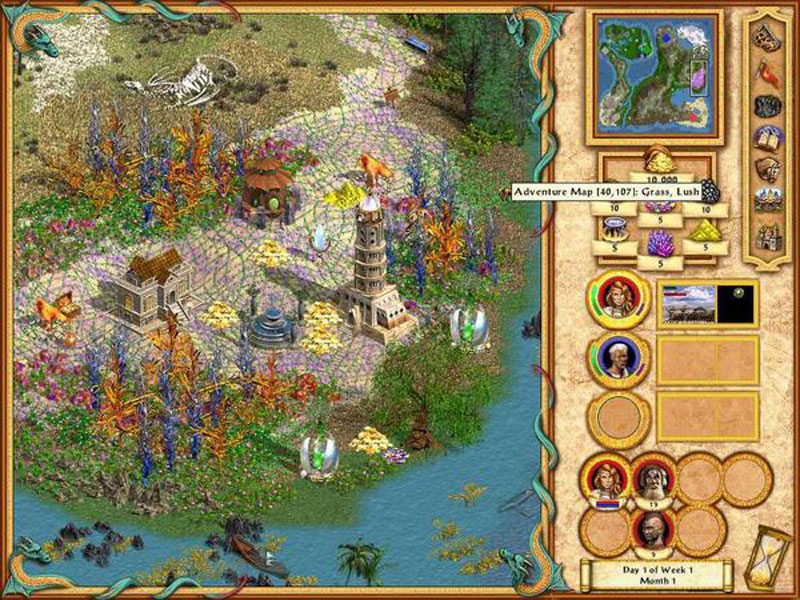Open the town thumbnail with the flag
Screen dimensions: 800x600
[x=708, y=304]
